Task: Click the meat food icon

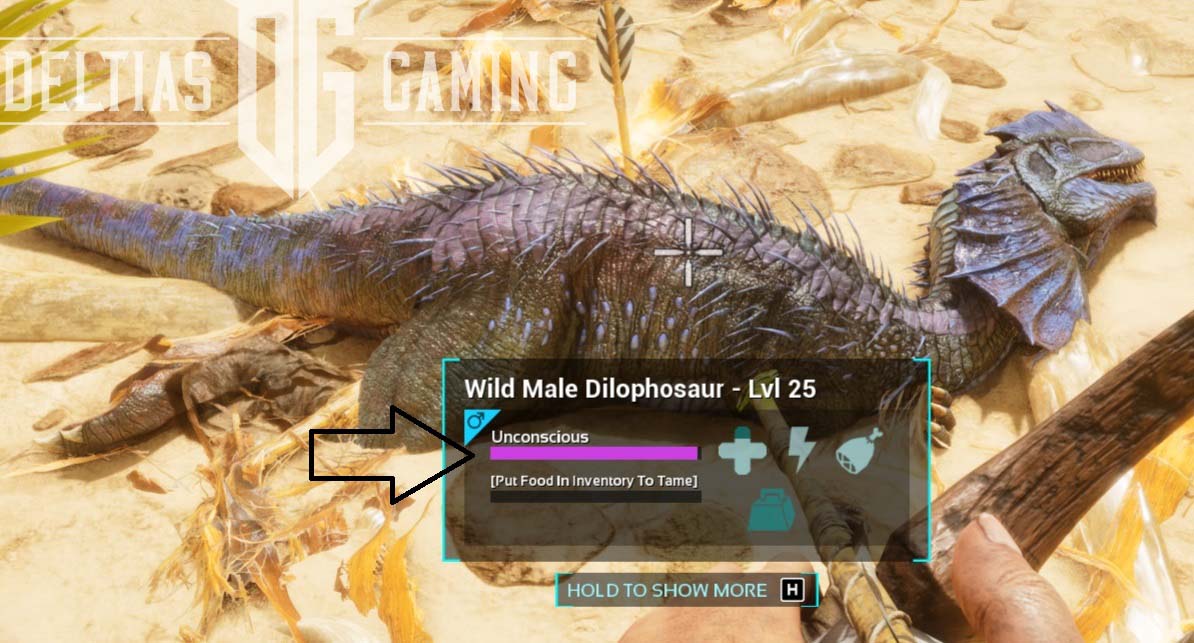Action: pos(860,450)
